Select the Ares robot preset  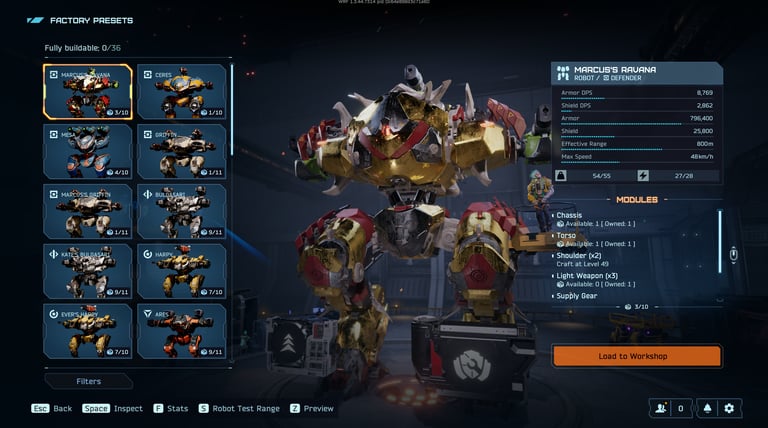pyautogui.click(x=181, y=331)
